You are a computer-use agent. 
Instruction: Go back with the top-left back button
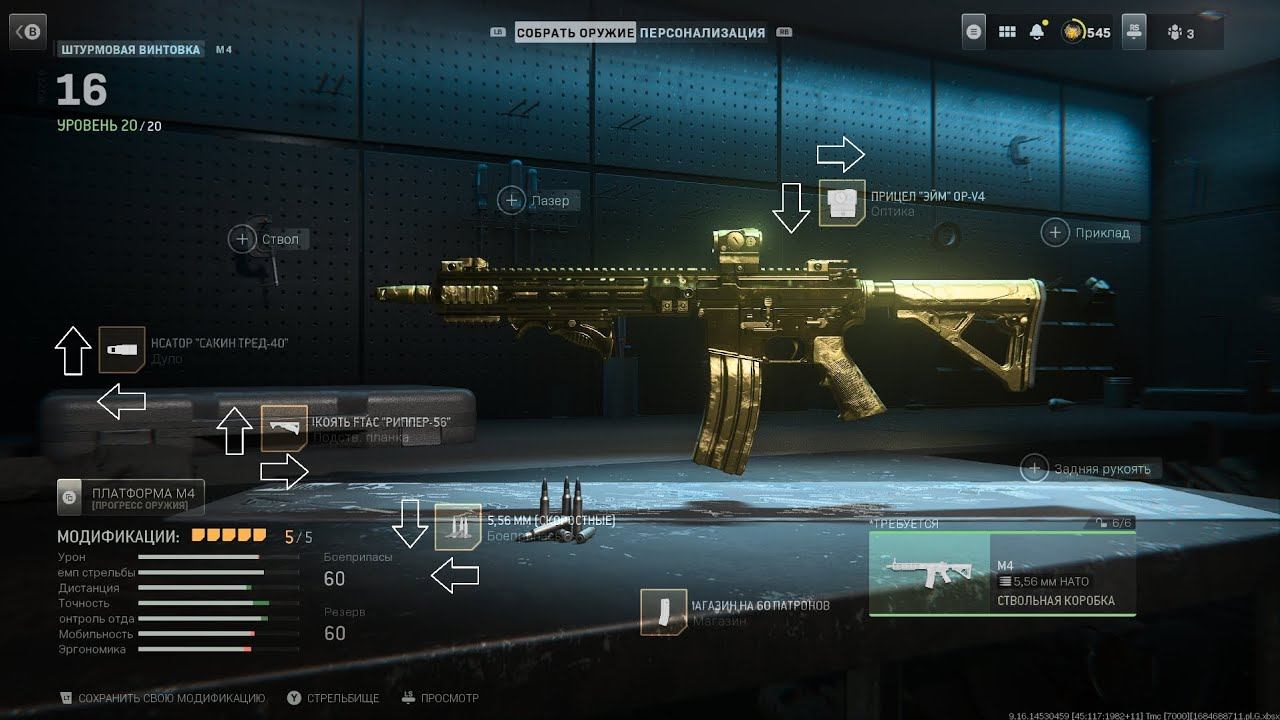(x=28, y=33)
